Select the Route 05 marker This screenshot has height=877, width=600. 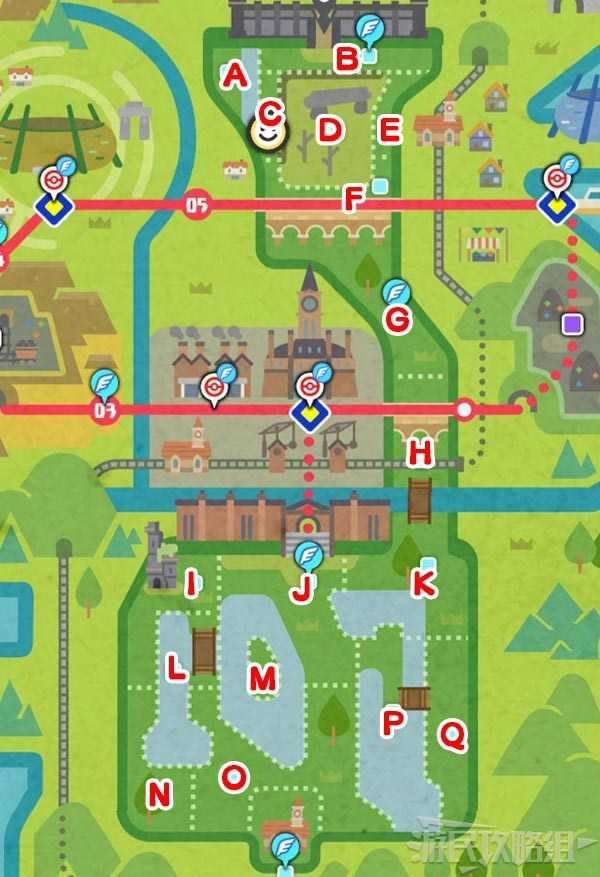(196, 206)
